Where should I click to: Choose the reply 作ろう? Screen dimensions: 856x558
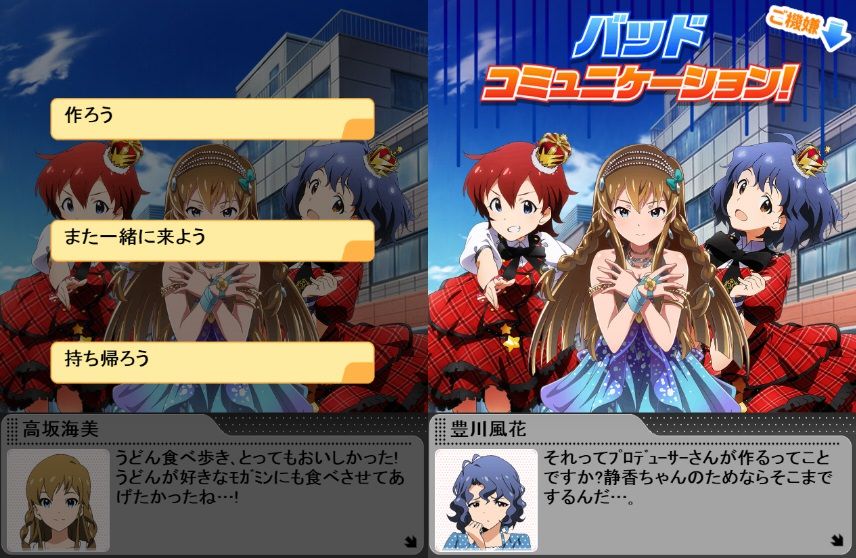[212, 119]
